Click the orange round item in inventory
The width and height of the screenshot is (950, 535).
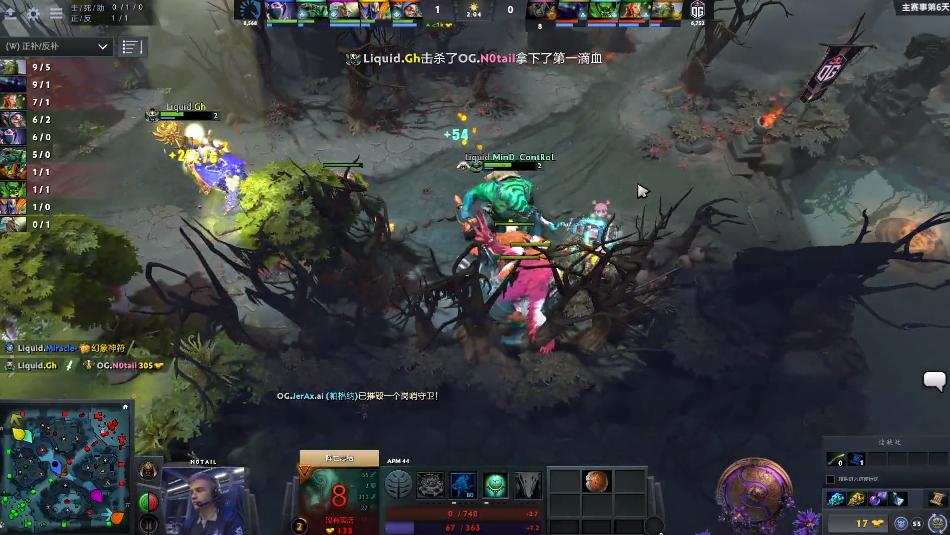596,481
